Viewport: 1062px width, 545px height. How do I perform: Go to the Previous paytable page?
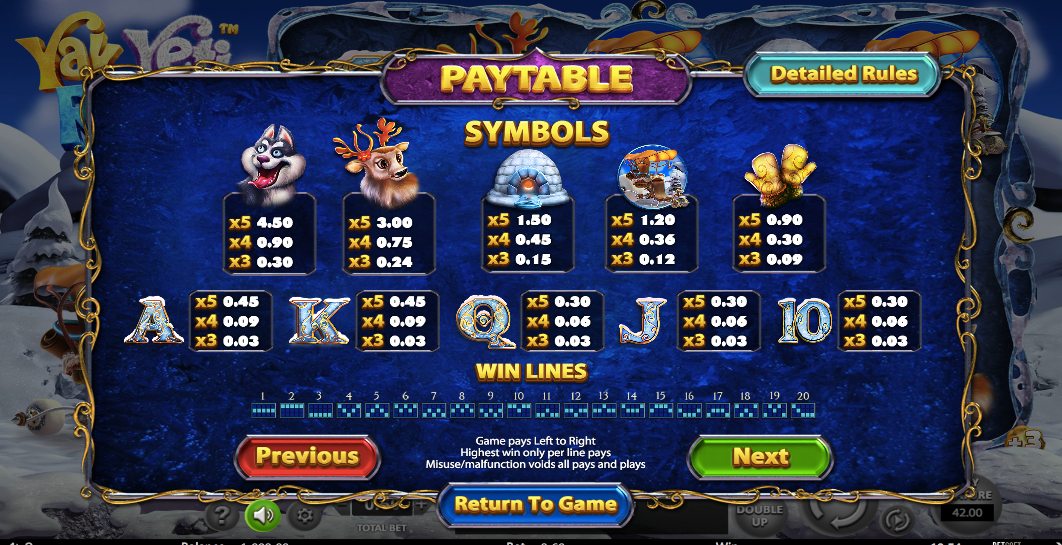(x=307, y=457)
